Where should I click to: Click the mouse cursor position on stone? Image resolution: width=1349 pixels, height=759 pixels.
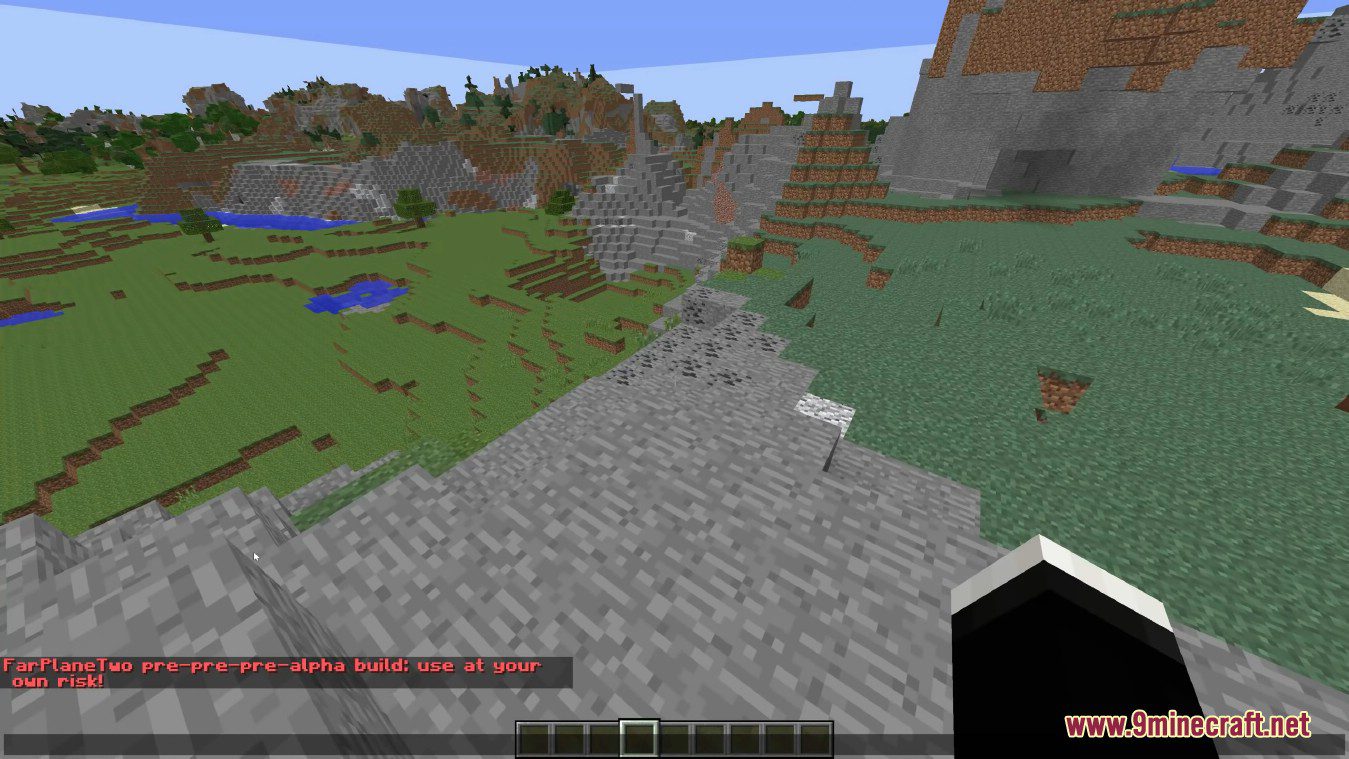coord(256,556)
